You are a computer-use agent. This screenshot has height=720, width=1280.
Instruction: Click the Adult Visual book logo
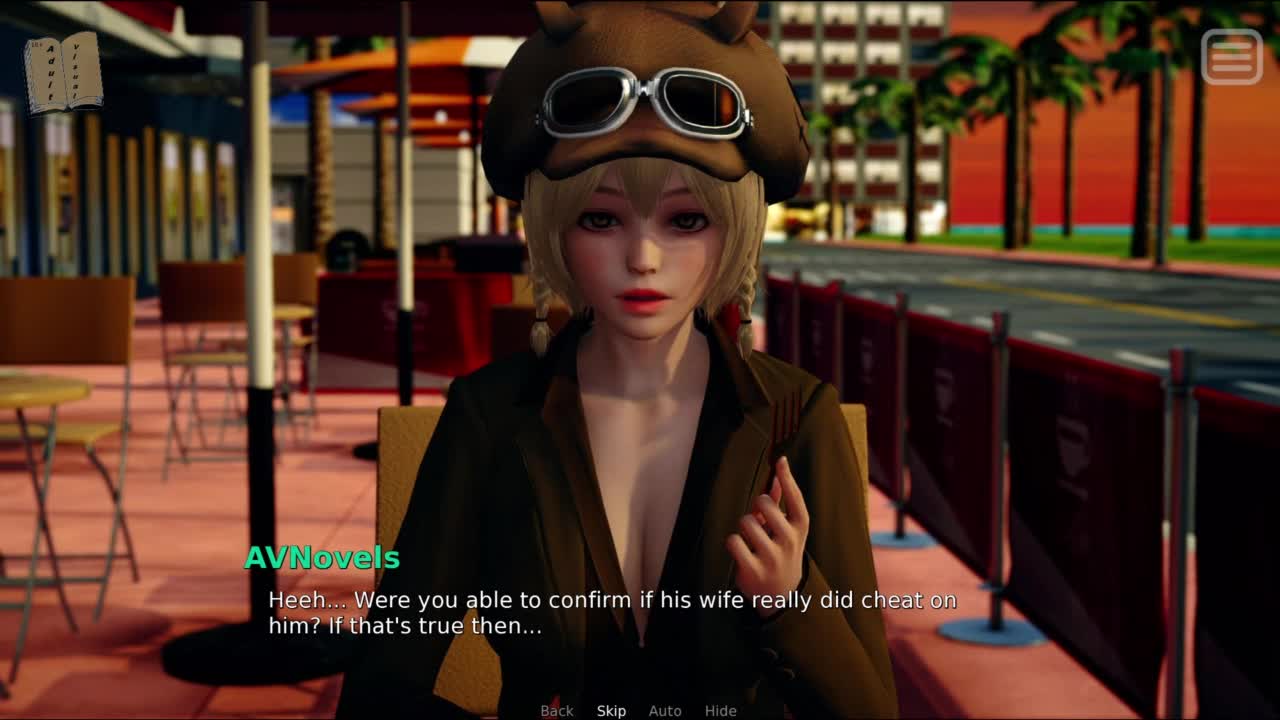[63, 73]
